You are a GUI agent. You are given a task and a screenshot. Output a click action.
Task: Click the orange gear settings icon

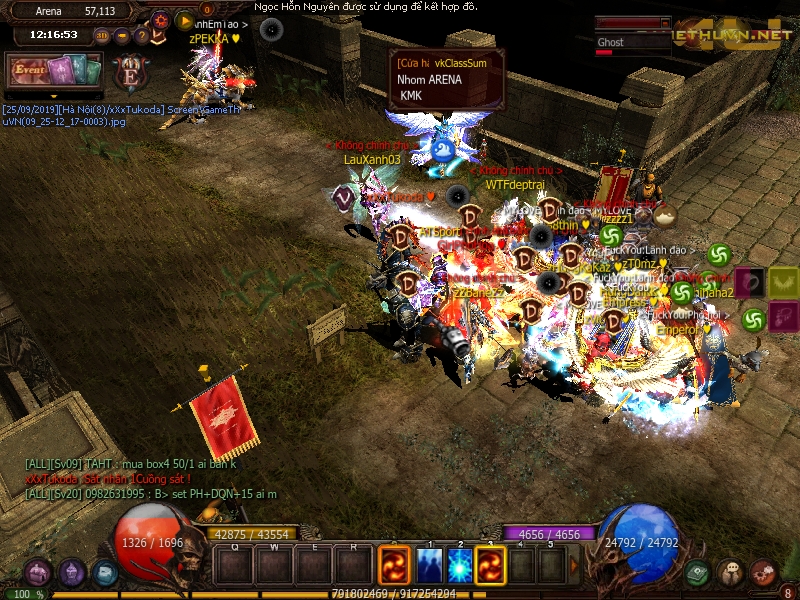162,20
